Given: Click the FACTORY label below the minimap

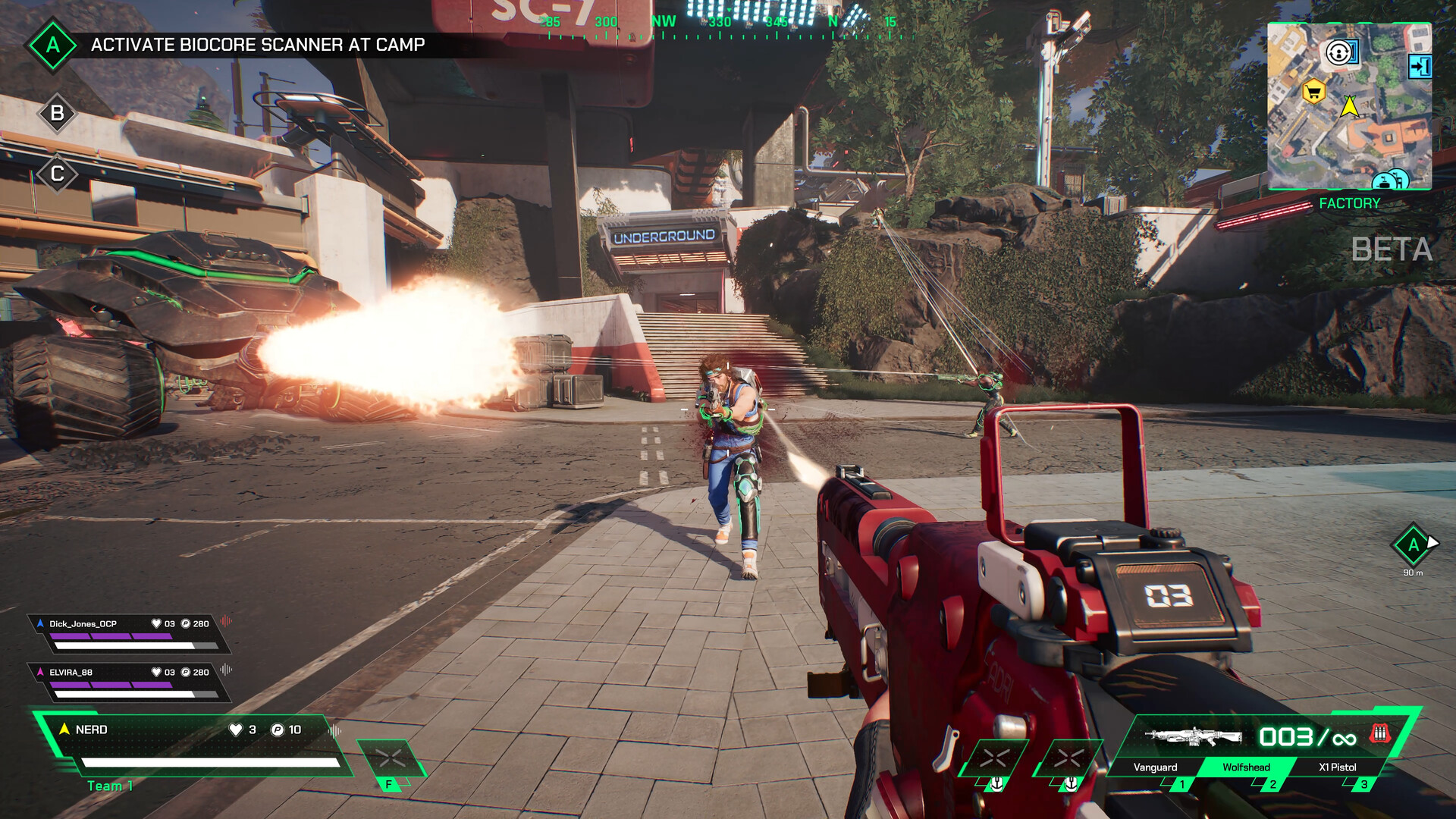Looking at the screenshot, I should (1351, 203).
